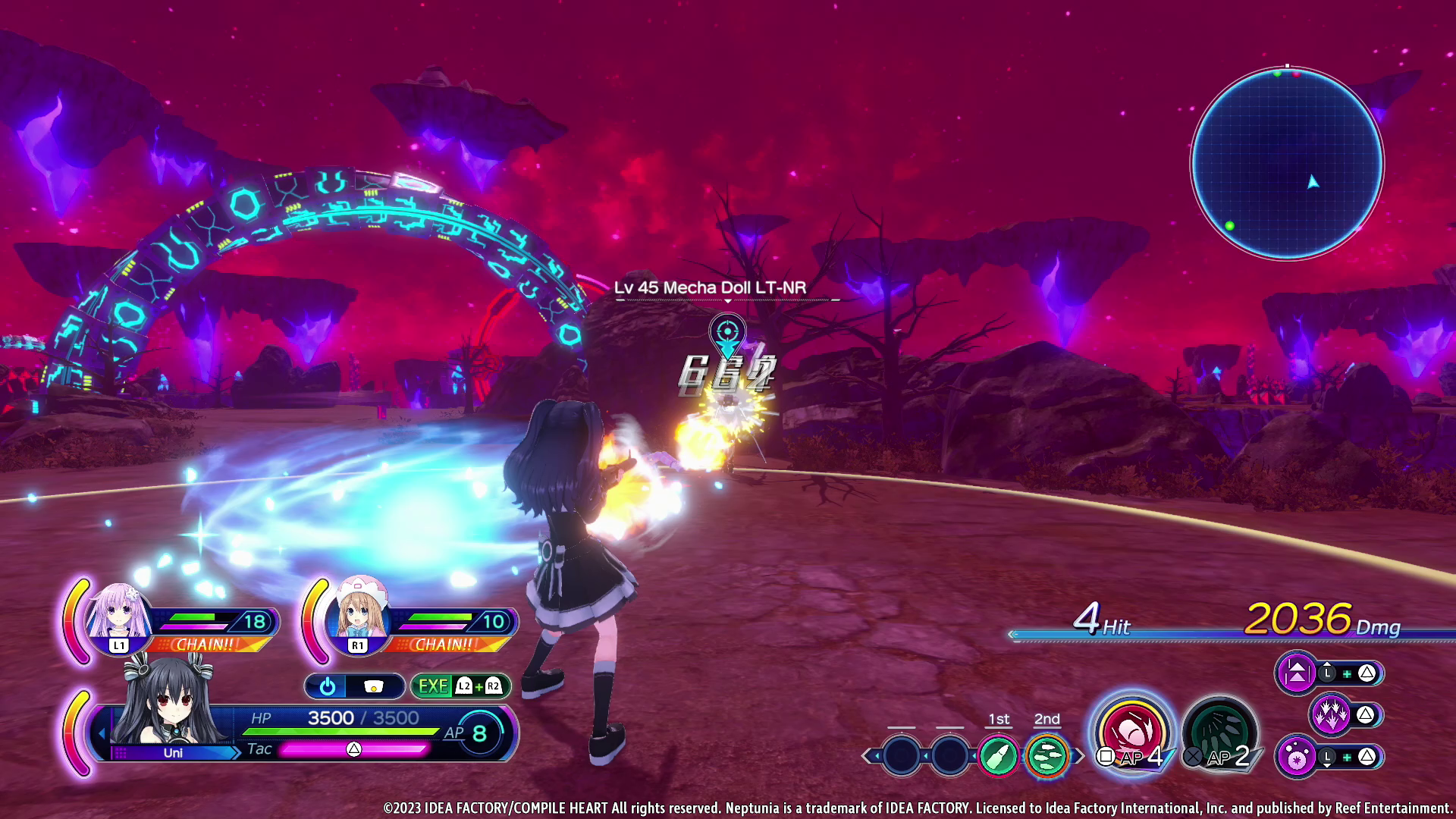1456x819 pixels.
Task: Activate the purple starburst orb tactical skill
Action: 1296,757
